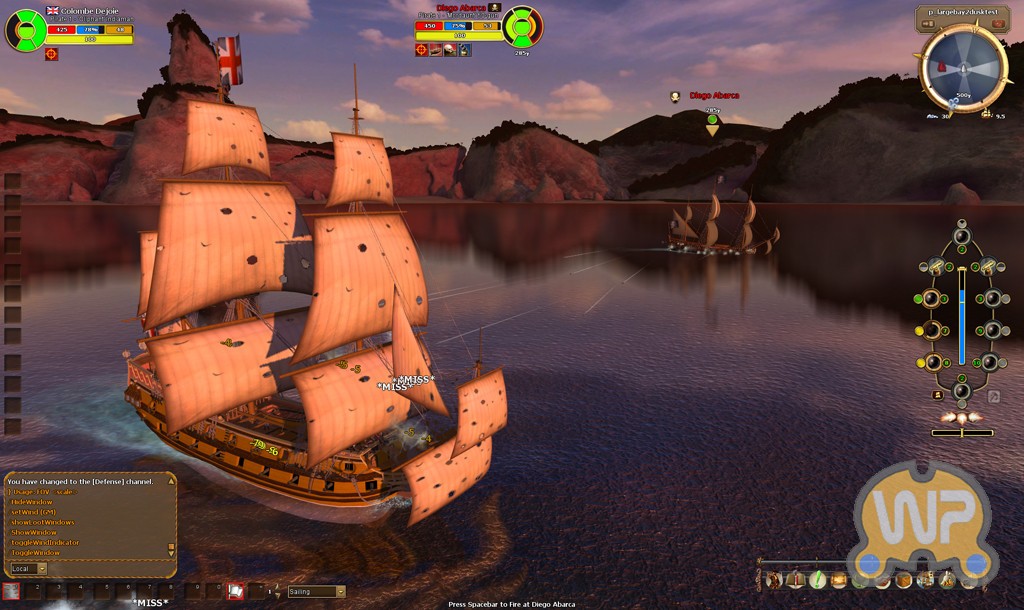
Task: Select Colombe Dejoie's ship status portrait
Action: (25, 30)
